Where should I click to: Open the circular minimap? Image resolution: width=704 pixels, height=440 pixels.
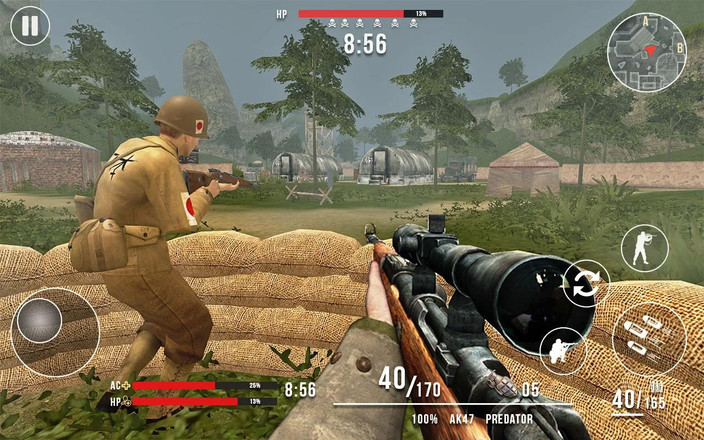coord(647,52)
